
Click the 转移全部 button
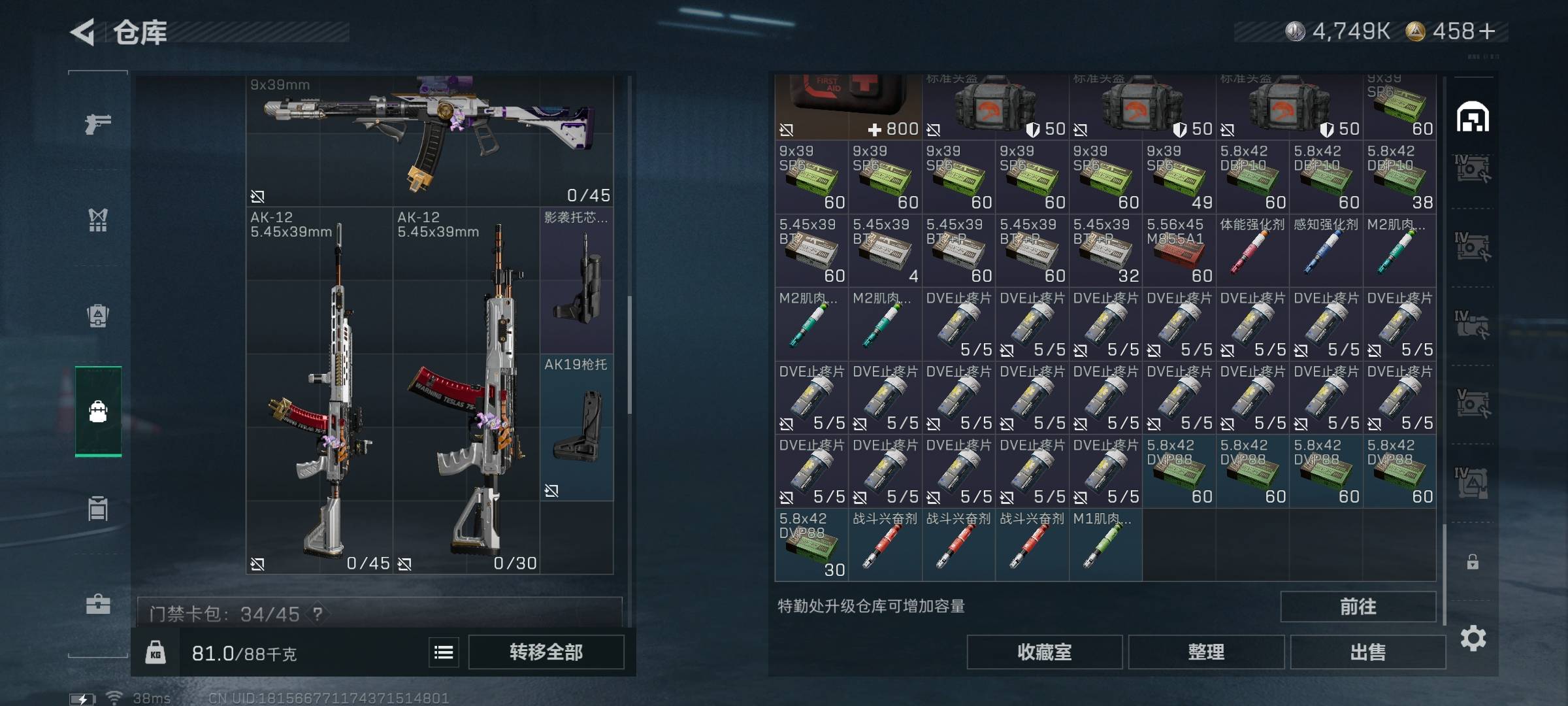pyautogui.click(x=546, y=652)
